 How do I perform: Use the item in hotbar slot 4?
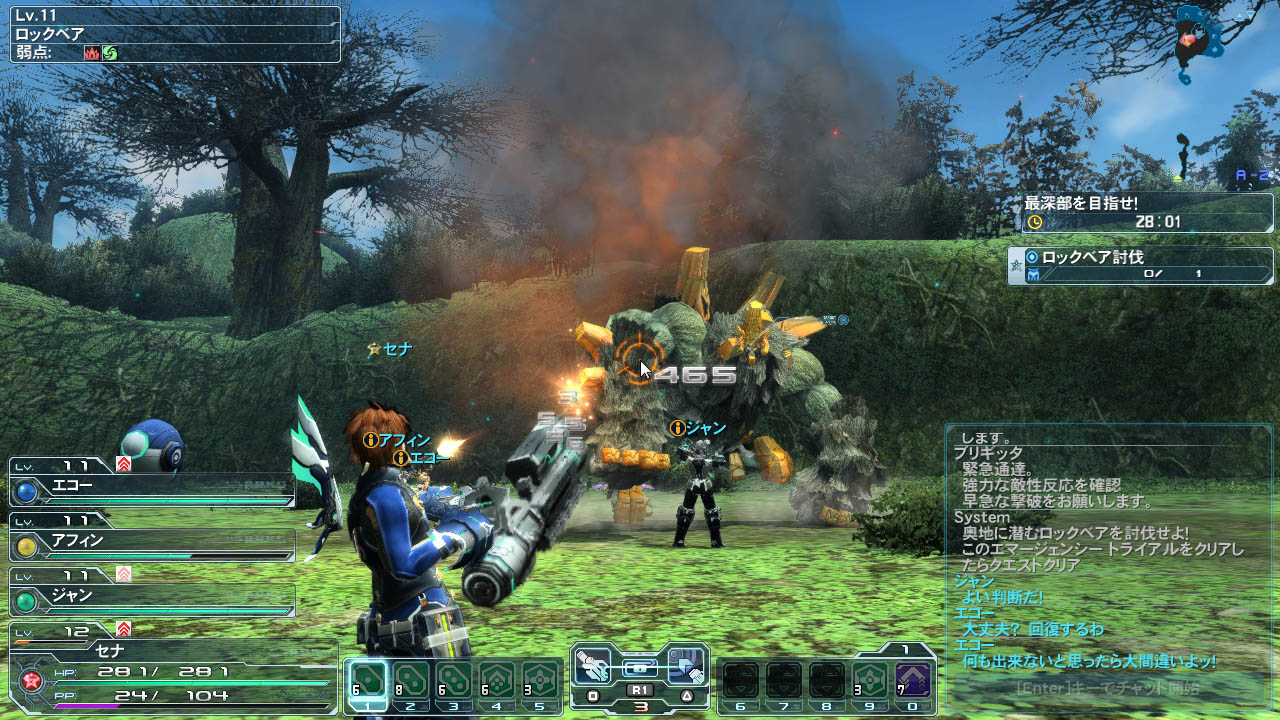click(498, 681)
